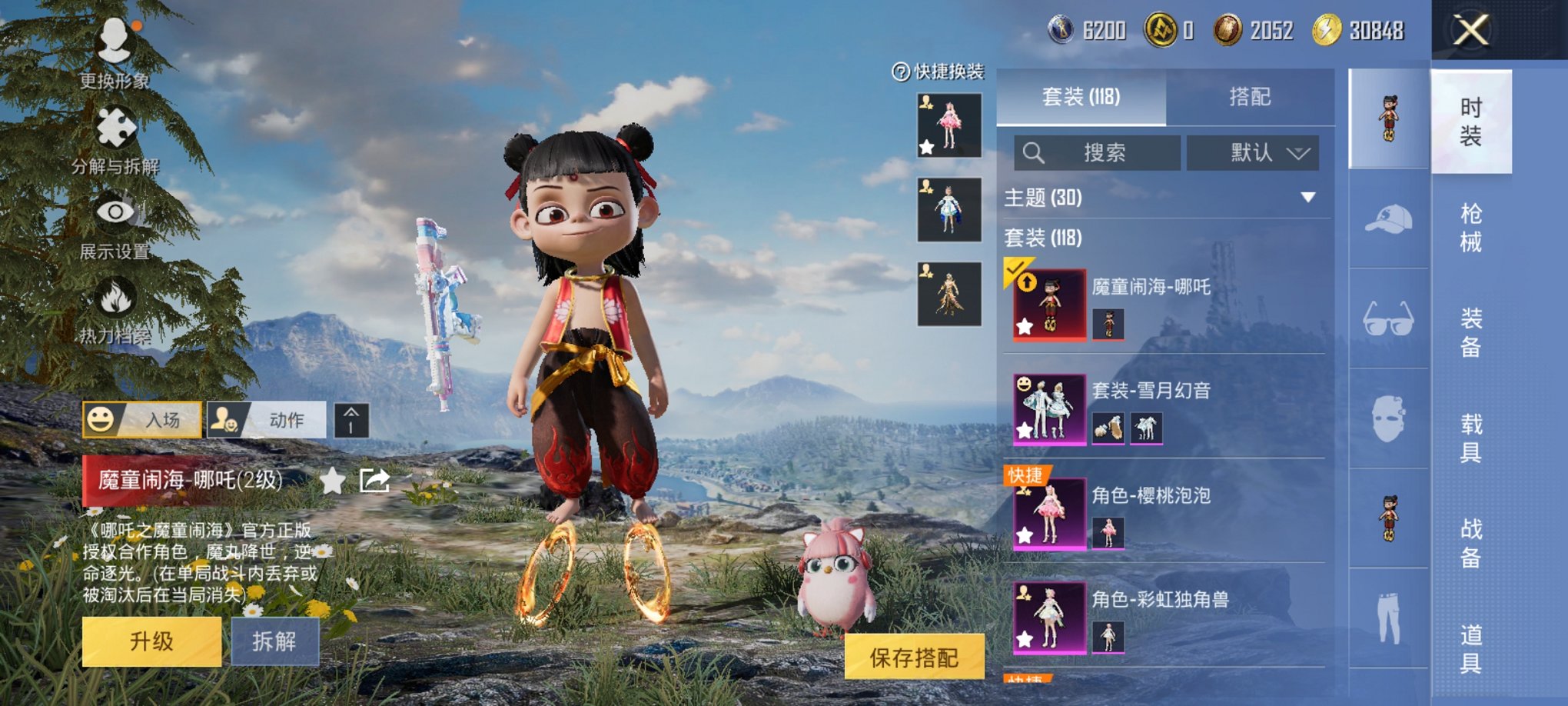
Task: Click the 拆解 dismantle button
Action: point(274,641)
